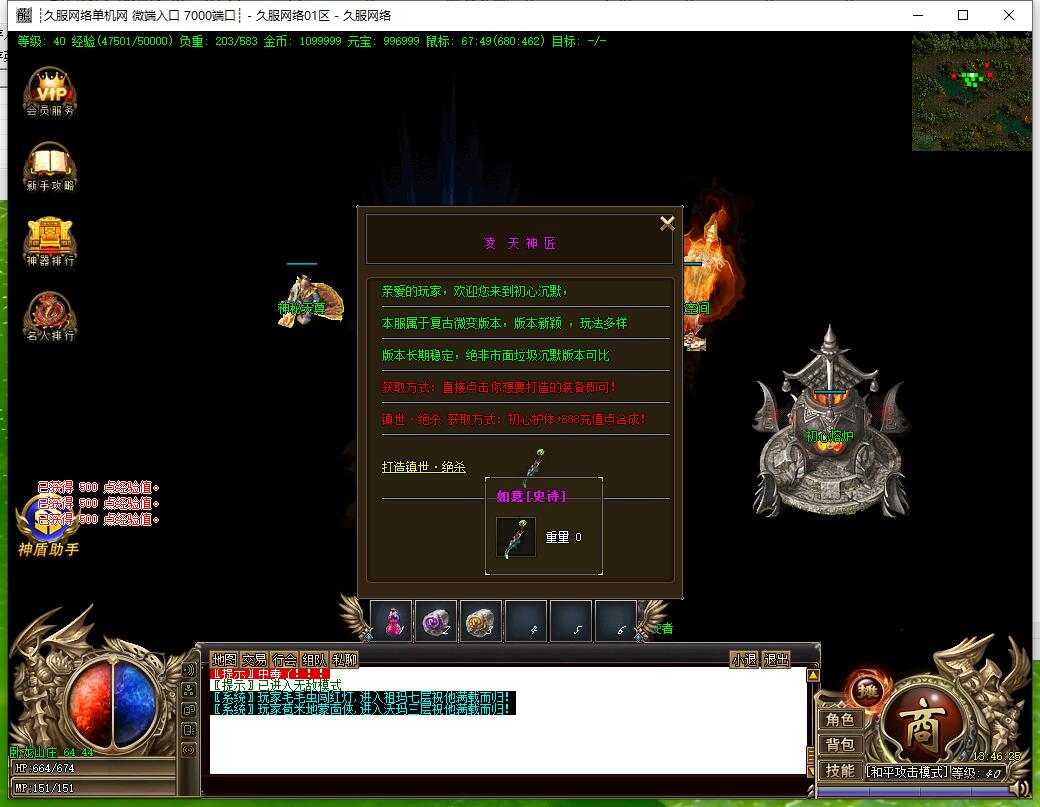Click the 退出 exit button
The image size is (1040, 807).
(x=776, y=660)
